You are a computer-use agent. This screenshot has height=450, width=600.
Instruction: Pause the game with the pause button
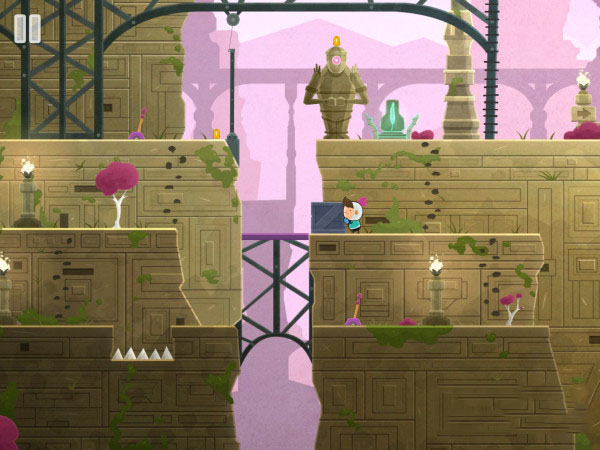coord(28,28)
